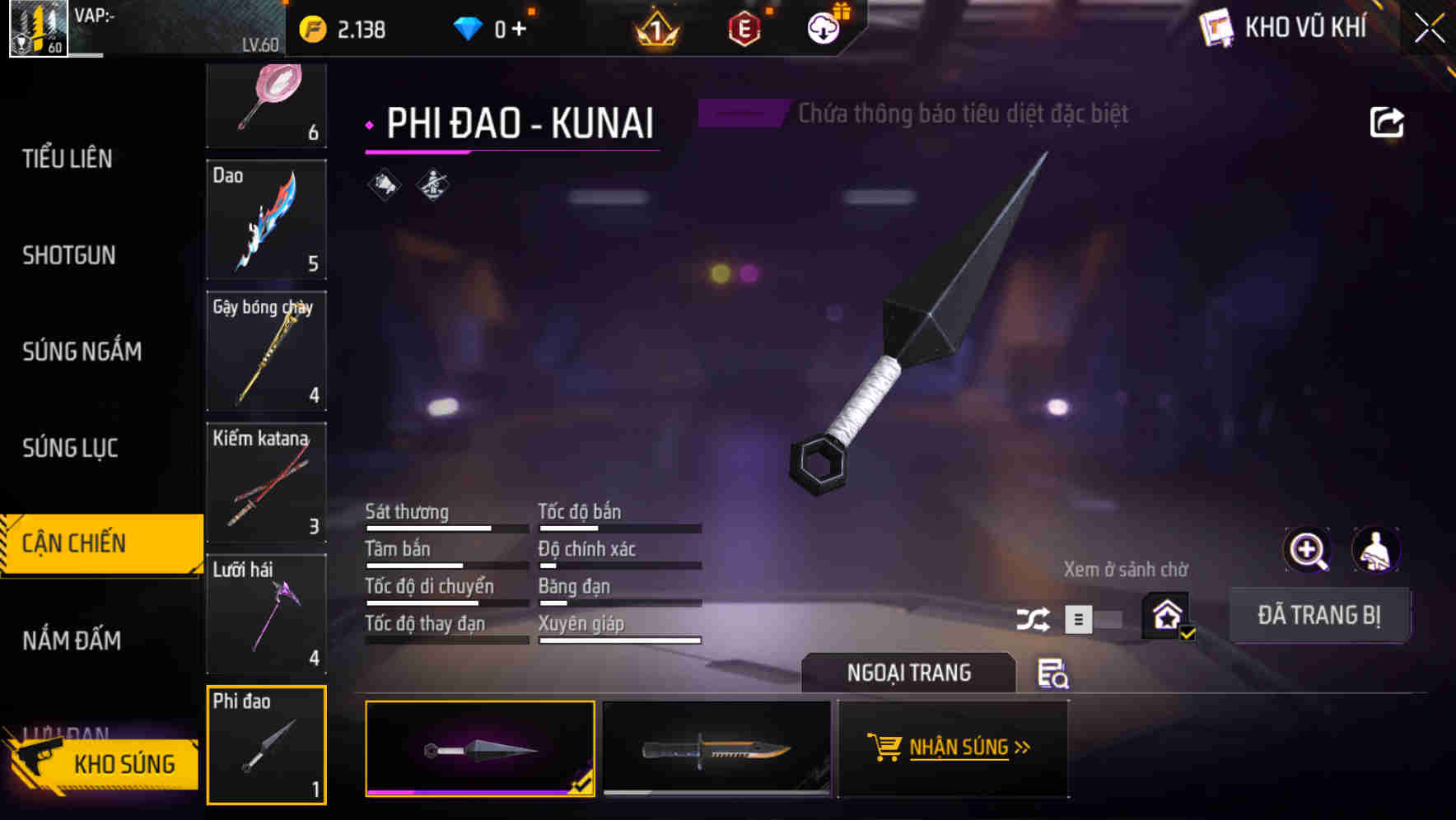Image resolution: width=1456 pixels, height=820 pixels.
Task: Open the cloud gift download center
Action: 823,27
